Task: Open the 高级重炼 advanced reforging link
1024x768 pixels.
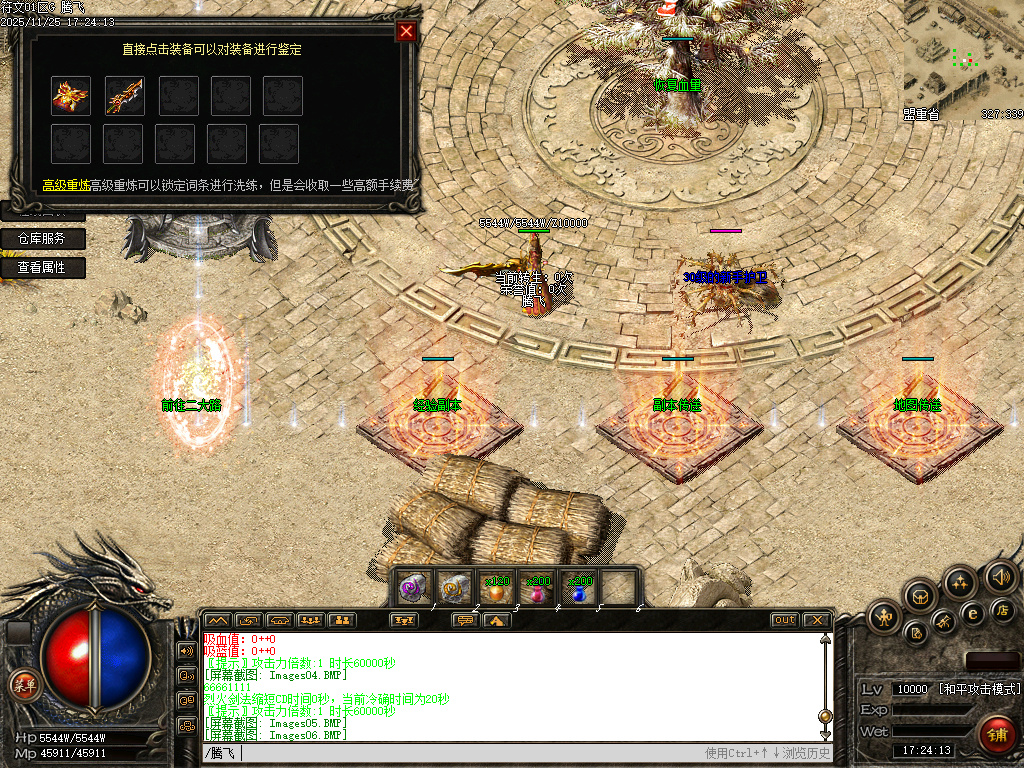Action: tap(66, 185)
